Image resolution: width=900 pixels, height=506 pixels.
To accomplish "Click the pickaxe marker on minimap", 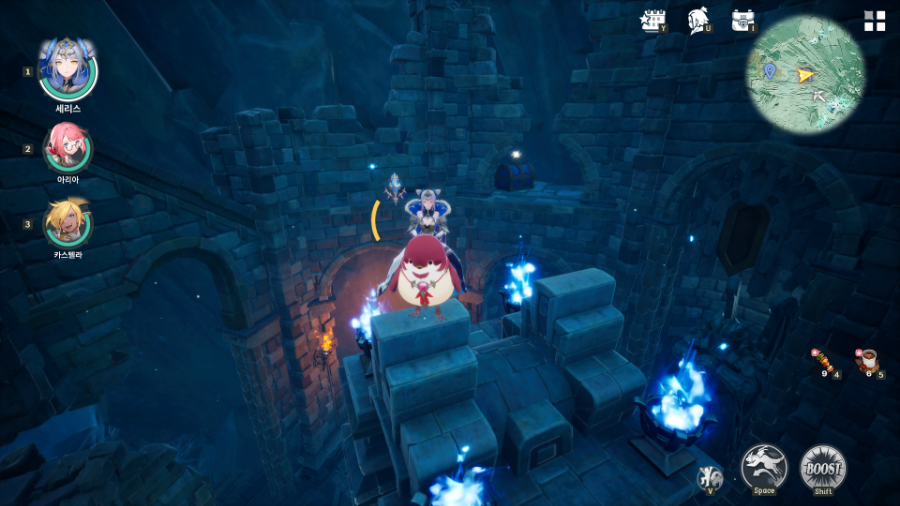I will click(x=819, y=96).
